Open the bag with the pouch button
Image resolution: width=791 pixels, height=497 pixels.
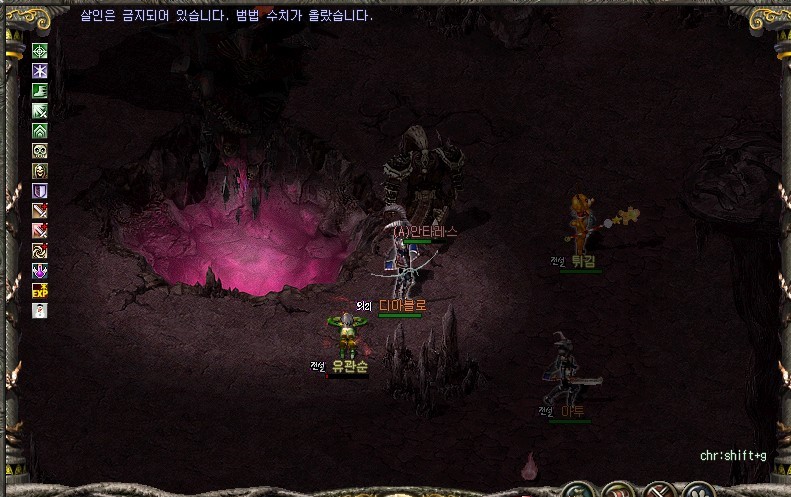tap(577, 491)
